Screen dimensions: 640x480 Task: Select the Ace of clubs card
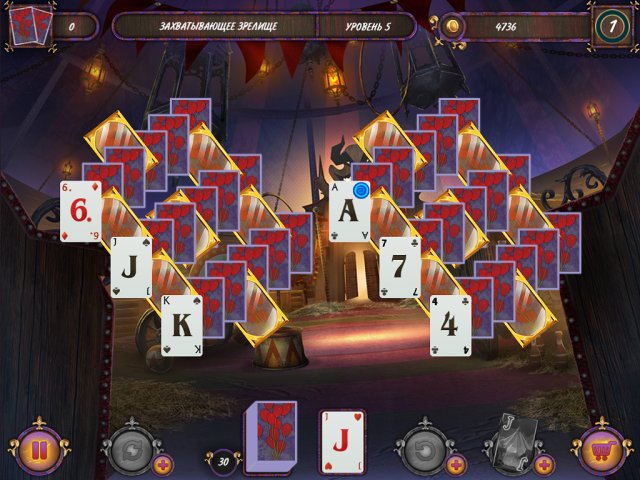coord(349,212)
